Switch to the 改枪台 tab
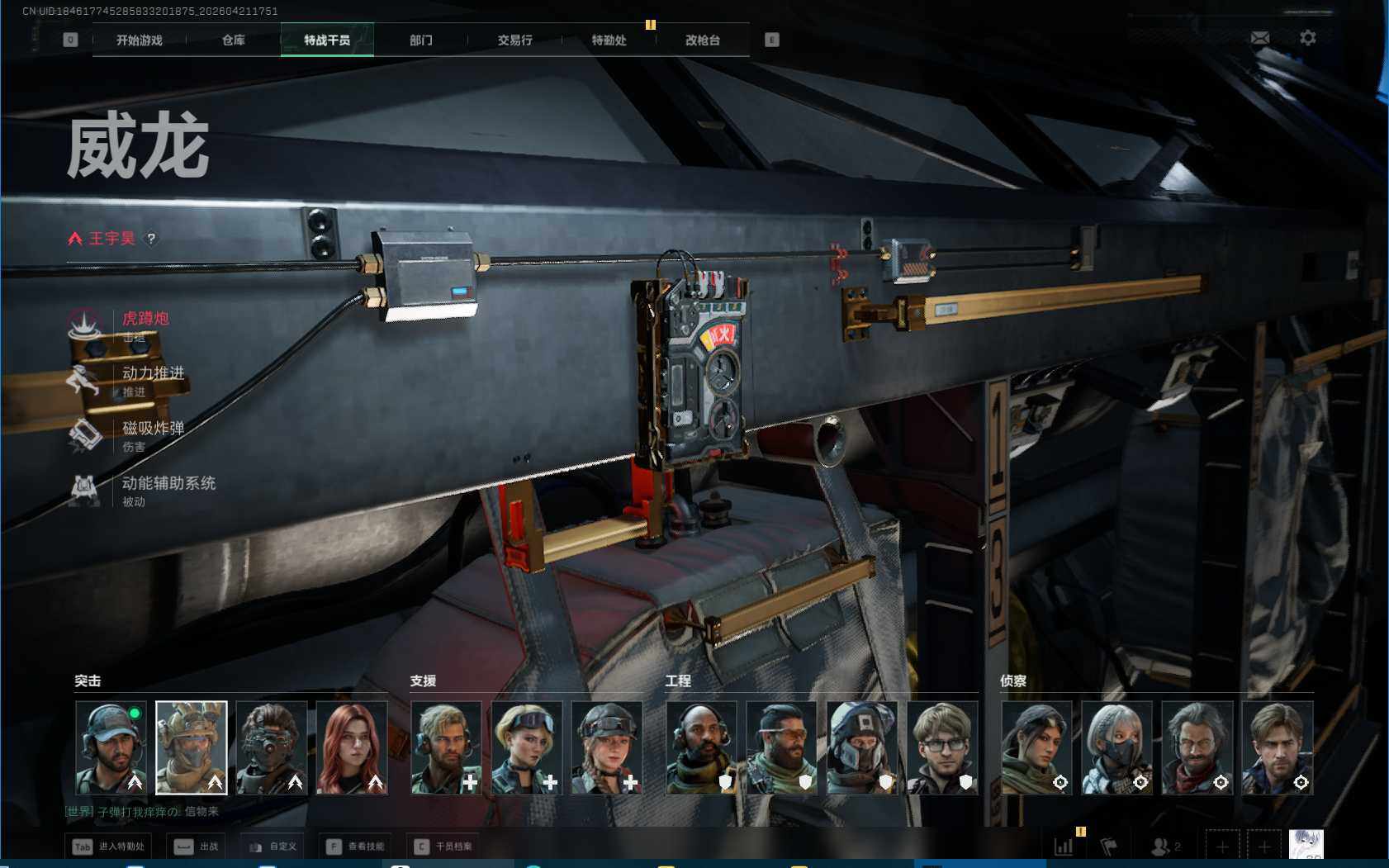The height and width of the screenshot is (868, 1389). (703, 40)
